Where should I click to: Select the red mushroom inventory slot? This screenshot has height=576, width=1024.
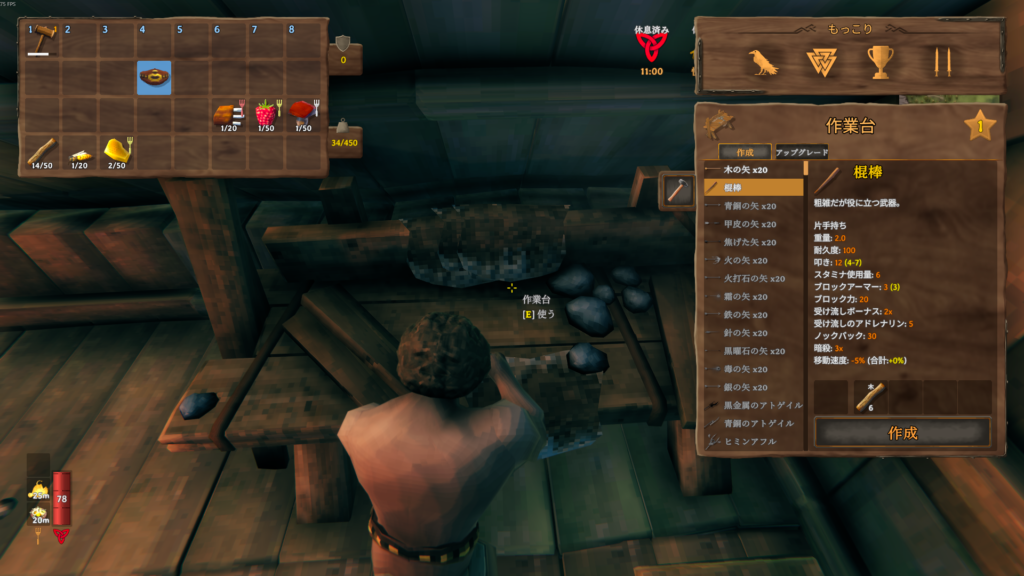pyautogui.click(x=302, y=114)
